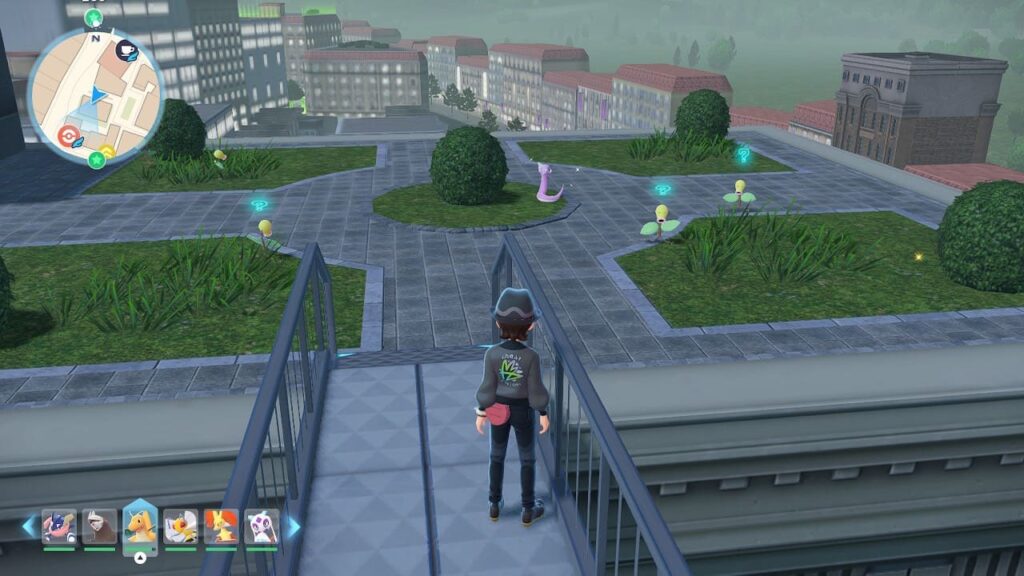Choose the brown hooded Pokémon party slot
The width and height of the screenshot is (1024, 576).
point(99,525)
